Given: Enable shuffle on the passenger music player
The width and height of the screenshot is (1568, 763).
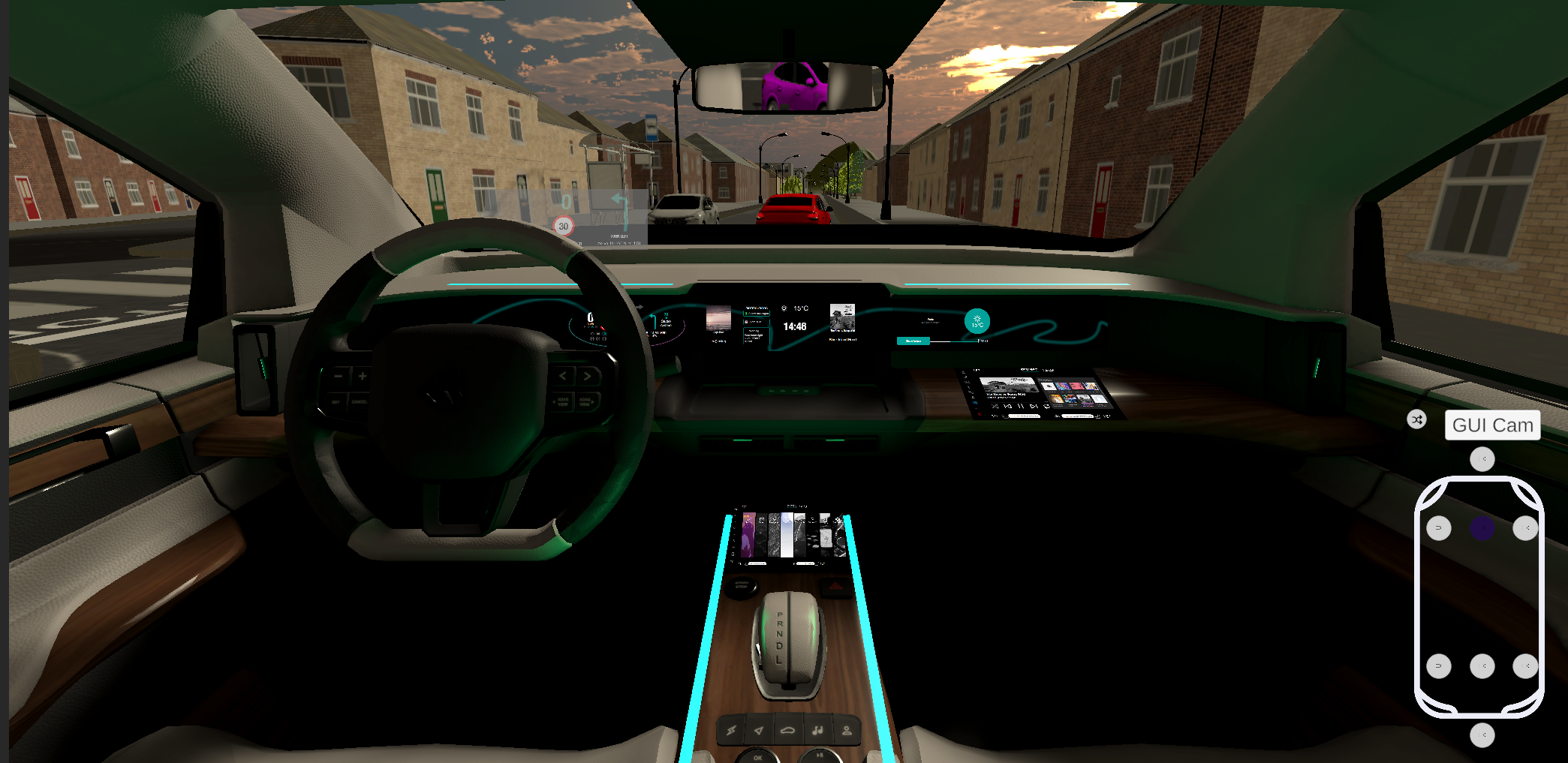Looking at the screenshot, I should (995, 407).
